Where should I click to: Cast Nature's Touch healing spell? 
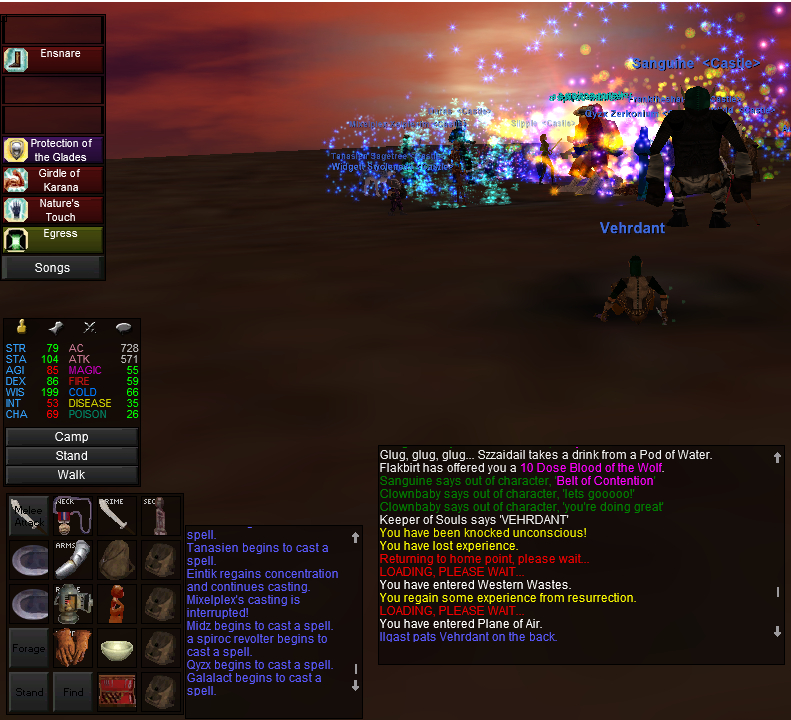click(53, 210)
